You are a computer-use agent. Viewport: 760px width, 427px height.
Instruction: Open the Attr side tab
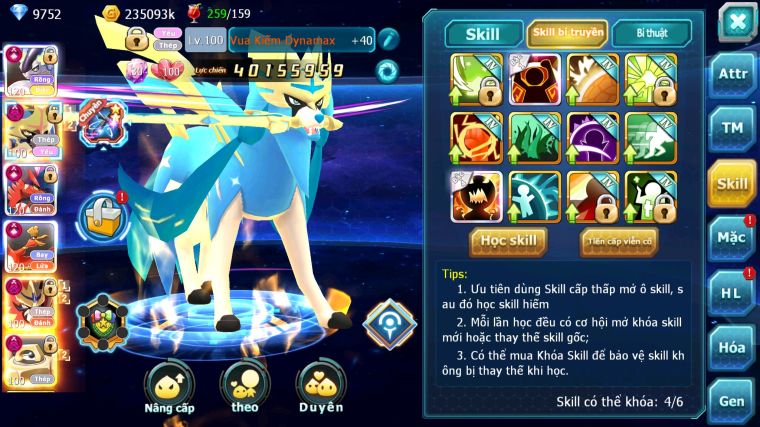pyautogui.click(x=732, y=73)
